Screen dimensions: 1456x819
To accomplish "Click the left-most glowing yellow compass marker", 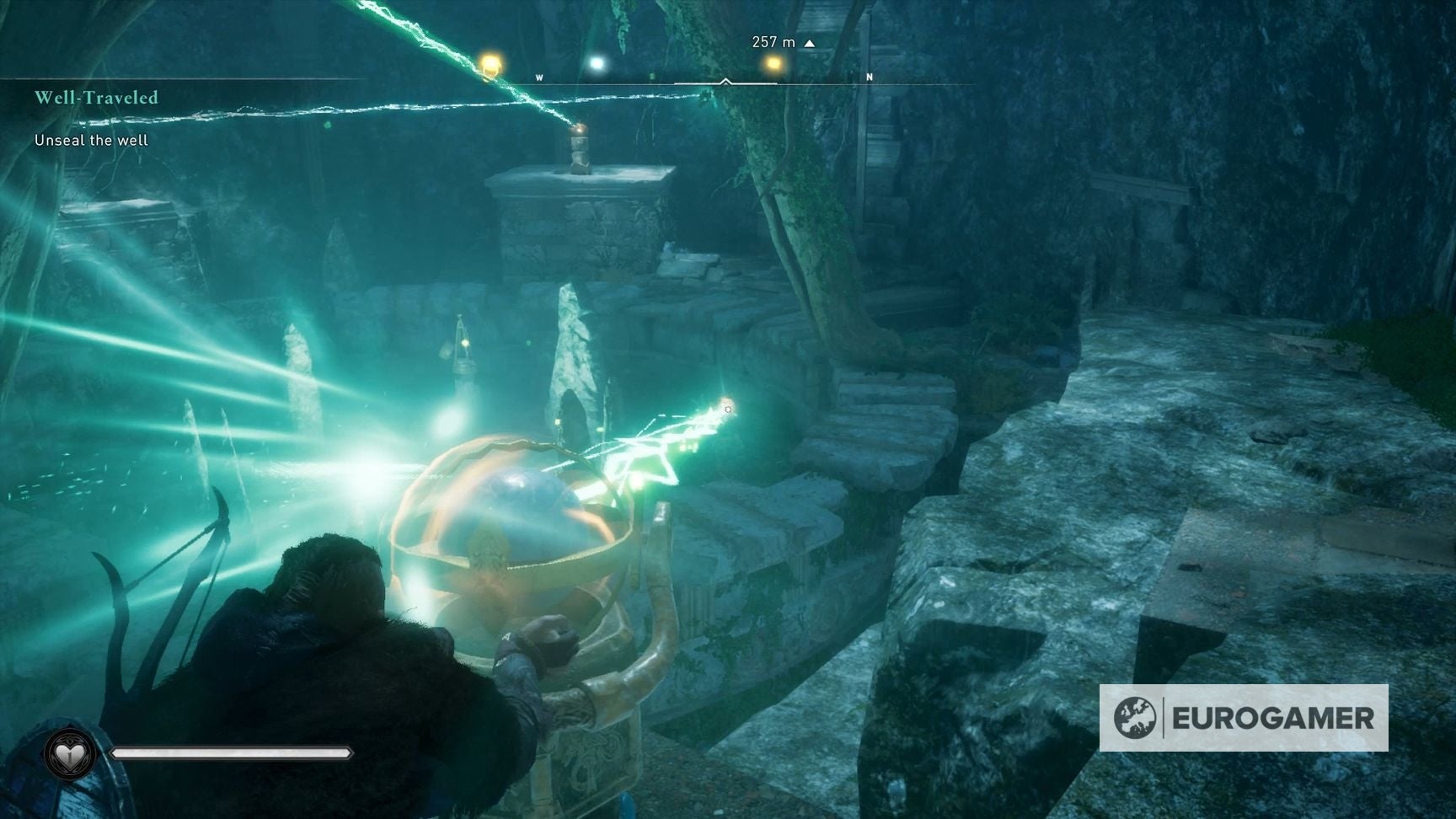I will click(x=489, y=63).
